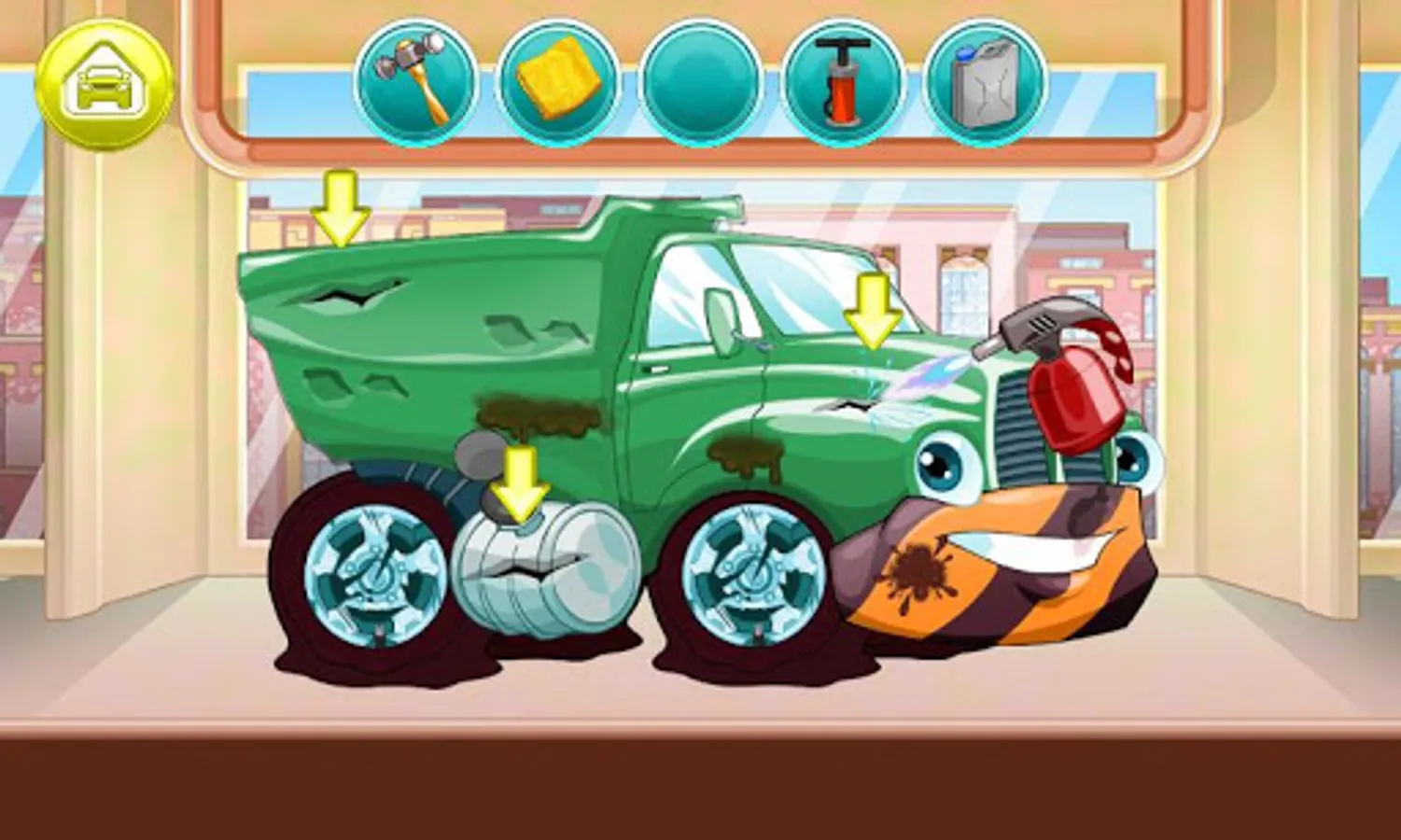Image resolution: width=1401 pixels, height=840 pixels.
Task: Click the dirt streak near the dump bed
Action: click(537, 415)
